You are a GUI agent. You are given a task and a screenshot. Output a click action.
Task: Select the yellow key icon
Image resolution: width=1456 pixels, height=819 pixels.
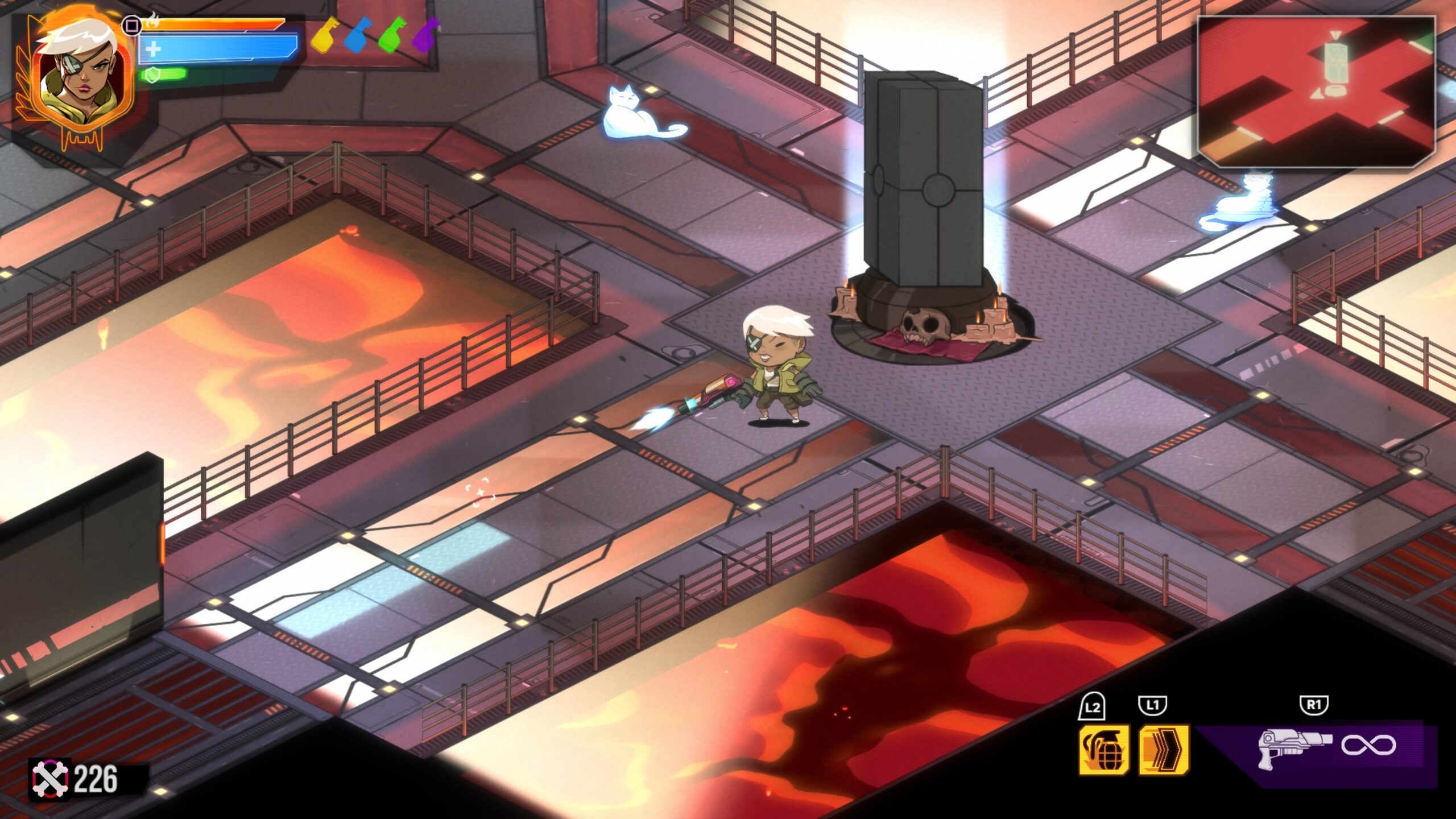(325, 35)
